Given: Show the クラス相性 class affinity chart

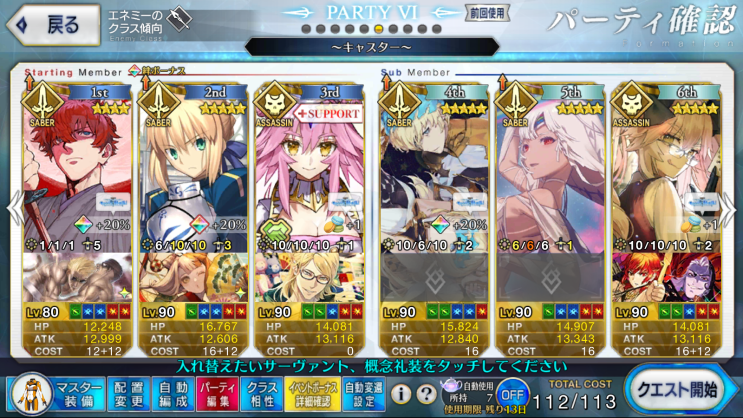Looking at the screenshot, I should click(x=262, y=391).
